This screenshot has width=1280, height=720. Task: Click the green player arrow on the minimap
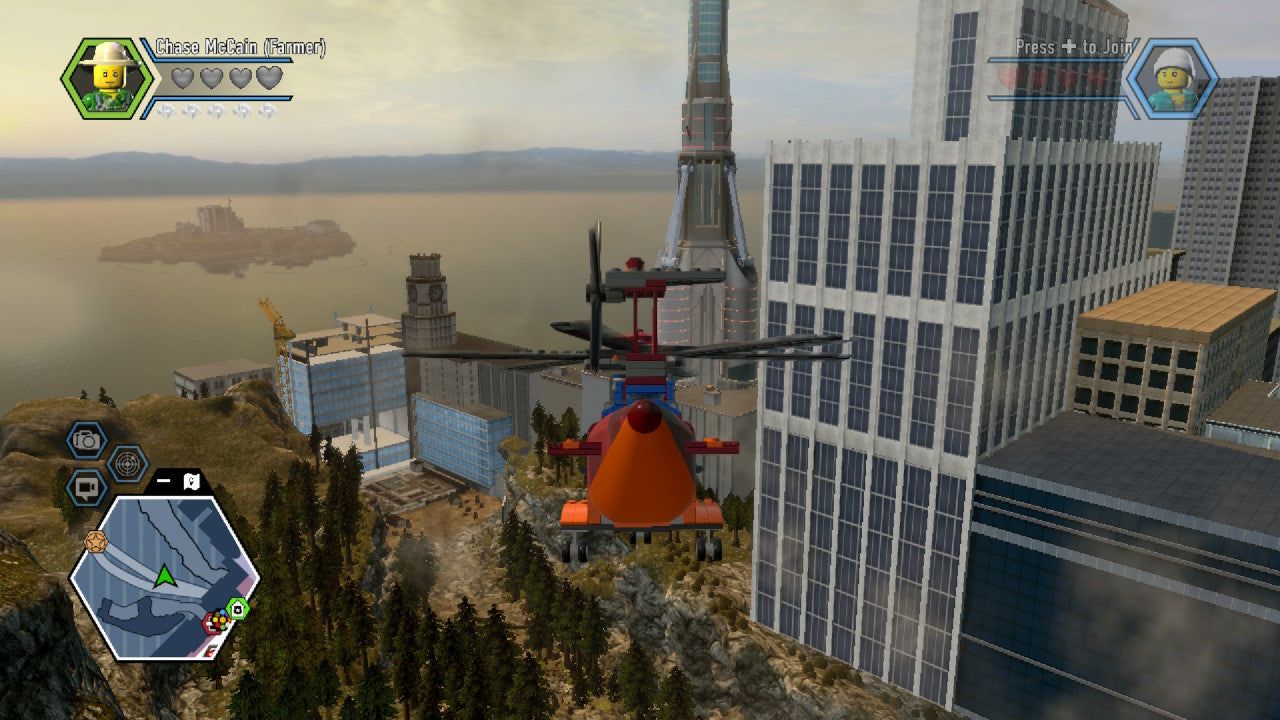164,576
